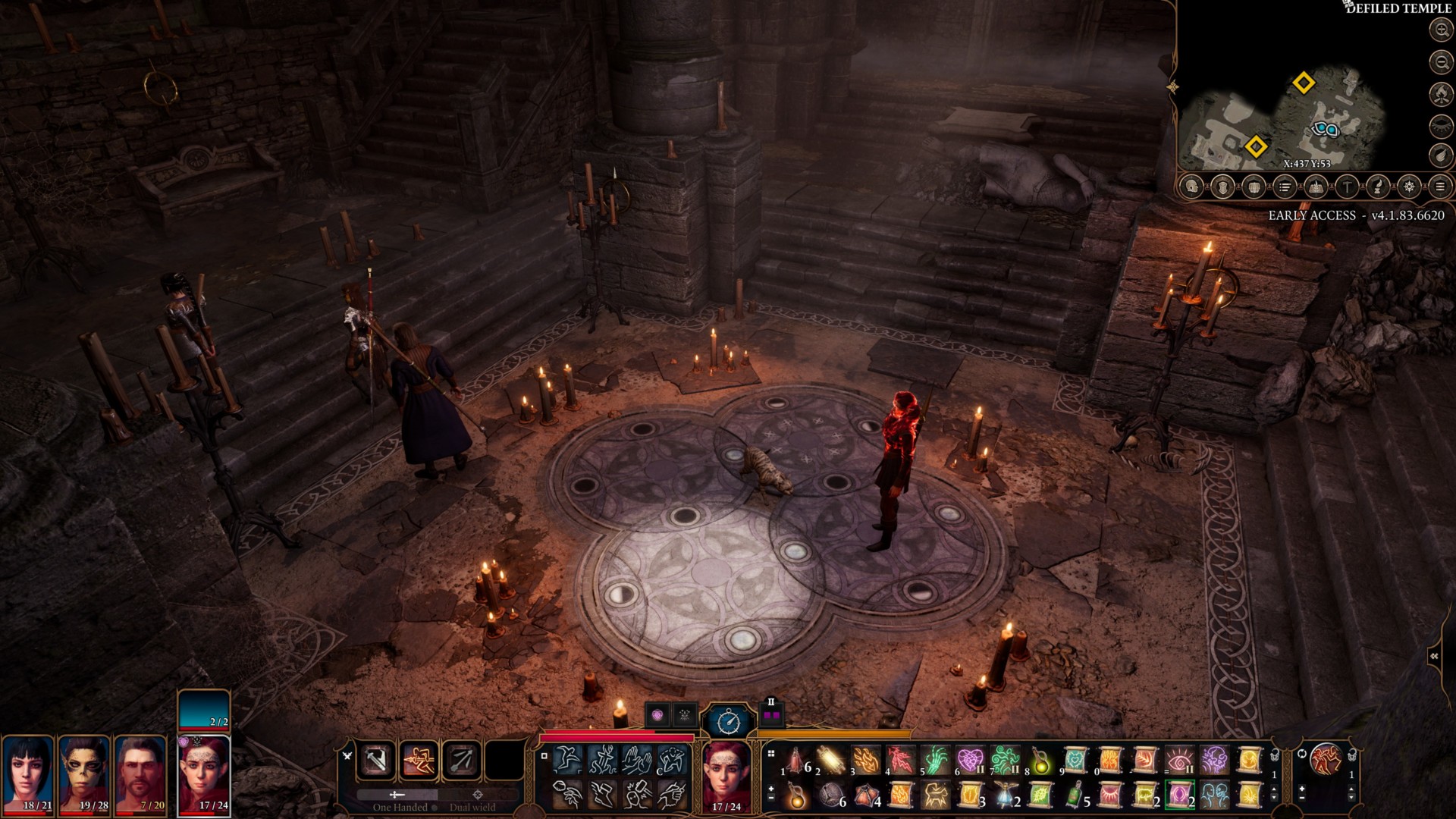Select the bearded companion portrait with 7/20 health
1456x819 pixels.
(x=142, y=773)
